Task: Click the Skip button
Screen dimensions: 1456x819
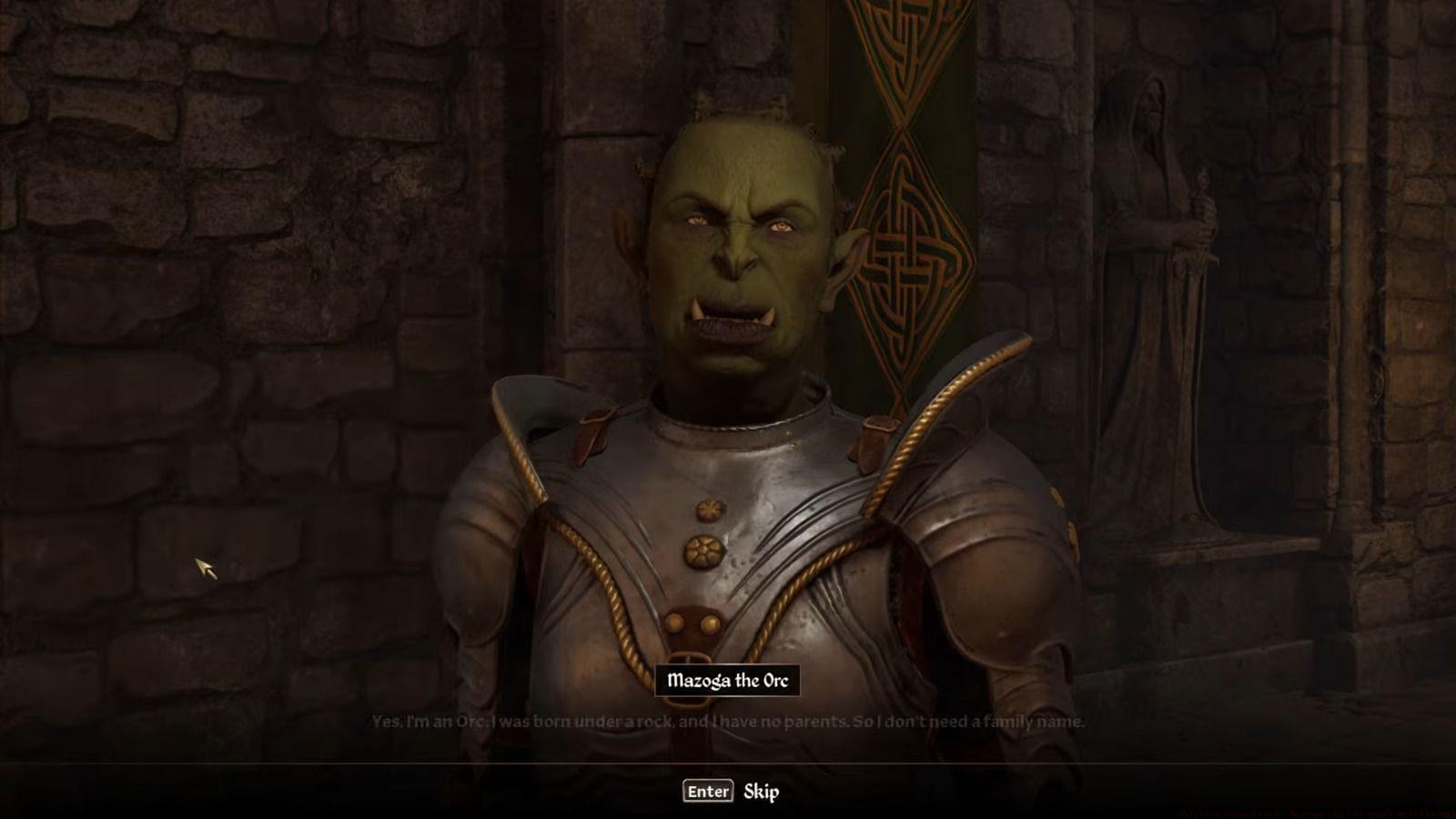Action: click(x=761, y=791)
